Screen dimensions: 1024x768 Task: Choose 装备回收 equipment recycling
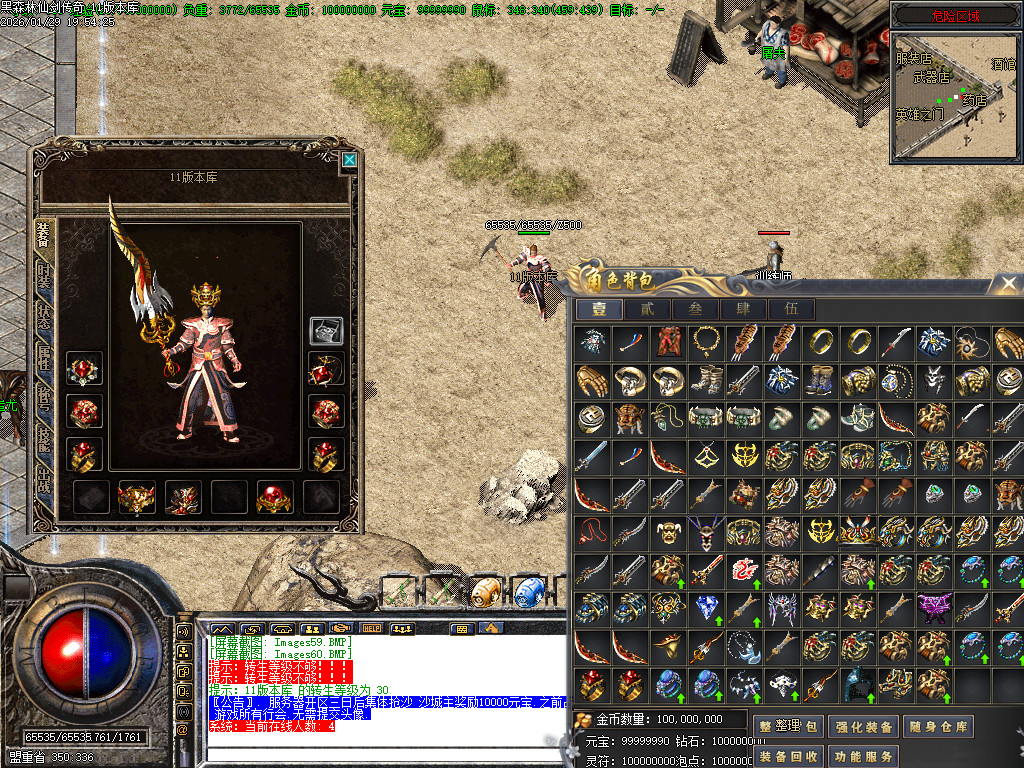point(790,756)
